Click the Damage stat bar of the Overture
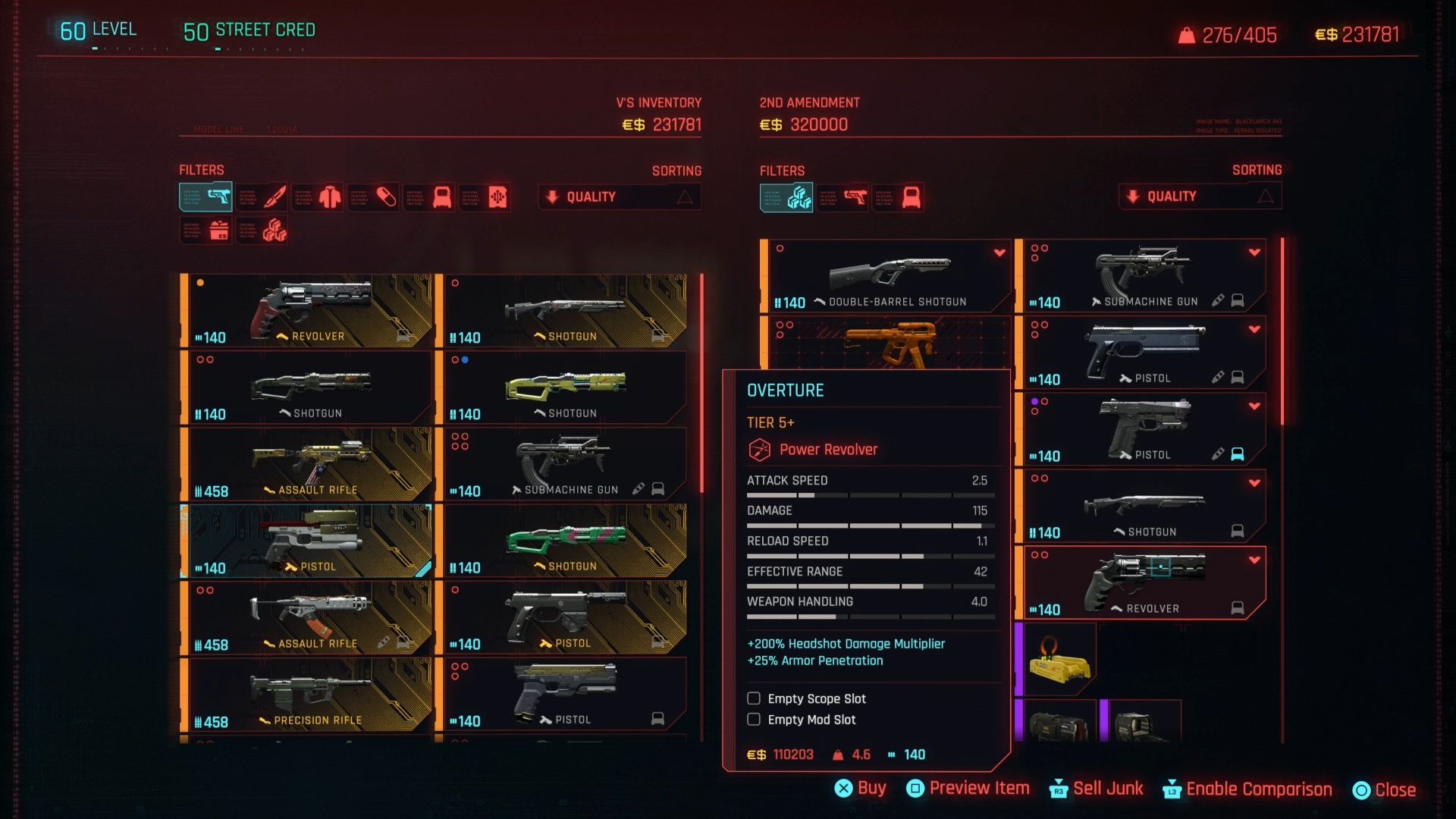 coord(872,525)
